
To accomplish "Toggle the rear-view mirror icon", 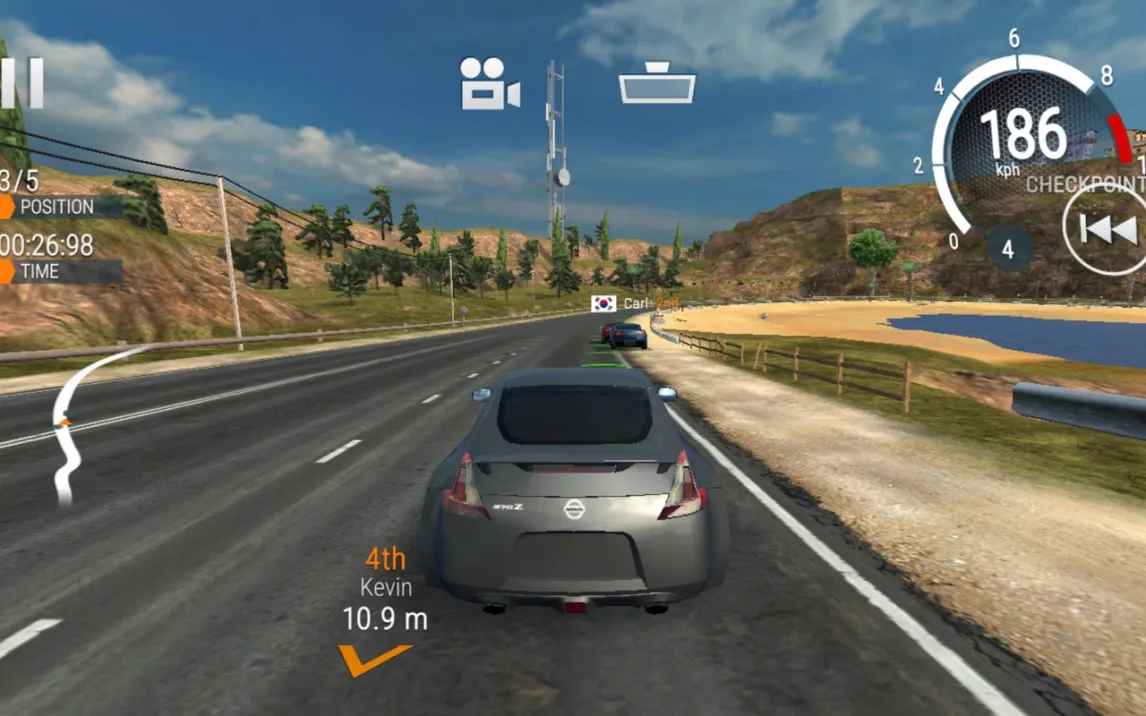I will 656,84.
